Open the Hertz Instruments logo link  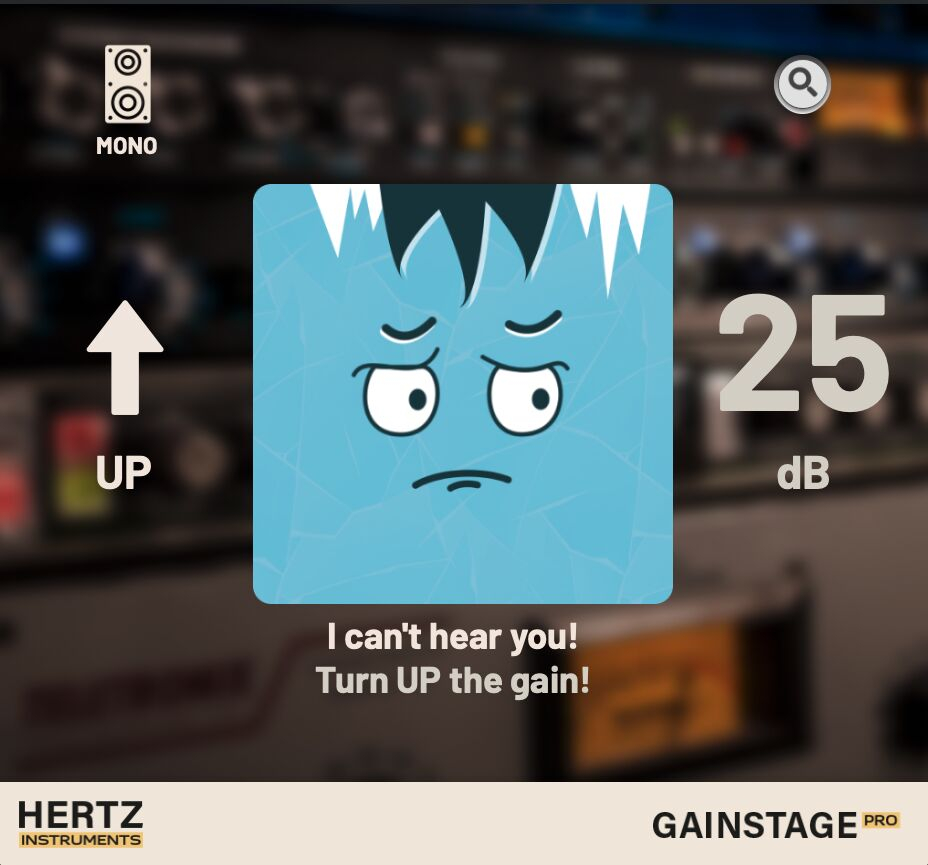tap(80, 824)
